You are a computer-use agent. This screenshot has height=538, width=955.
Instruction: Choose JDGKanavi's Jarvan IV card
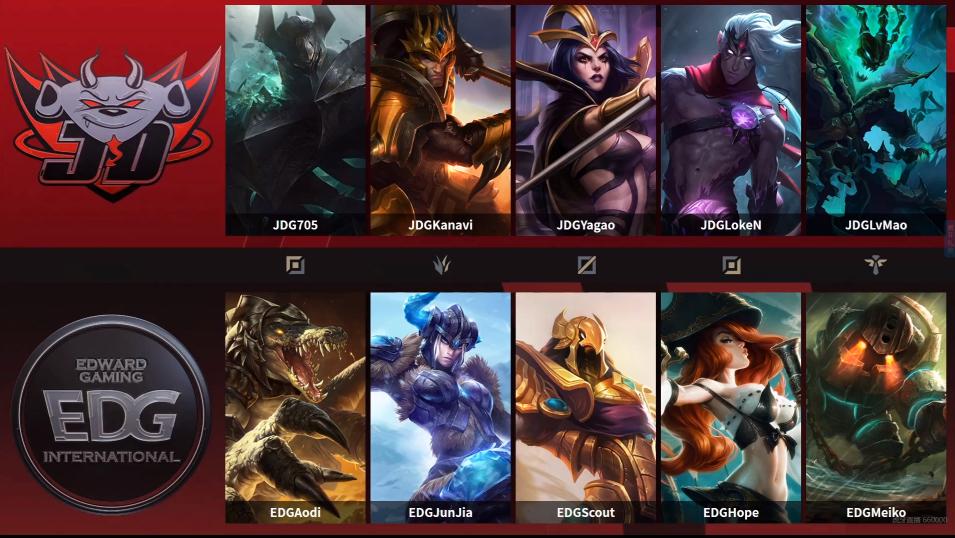pos(440,120)
